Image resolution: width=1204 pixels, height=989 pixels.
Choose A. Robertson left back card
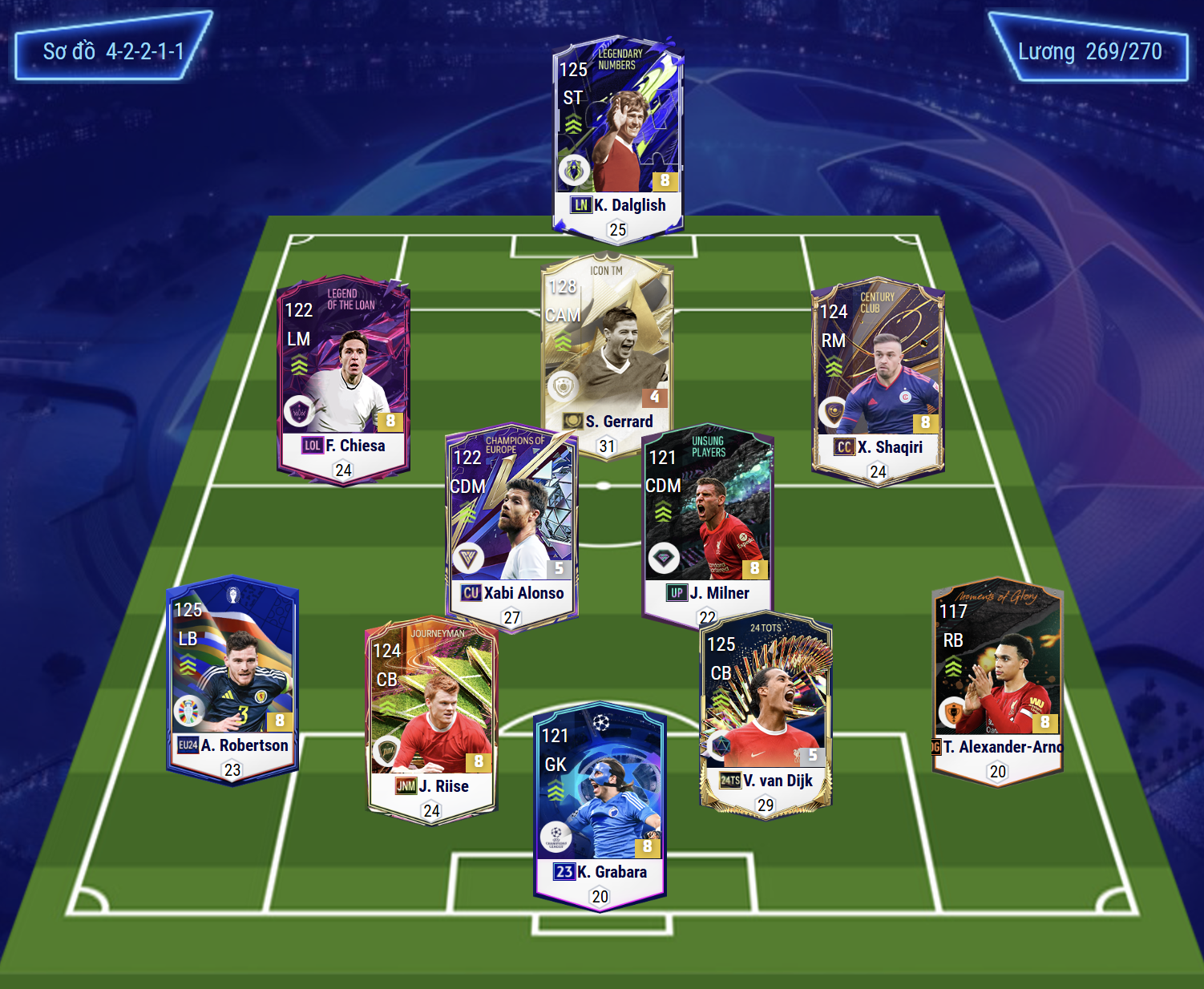pyautogui.click(x=232, y=677)
